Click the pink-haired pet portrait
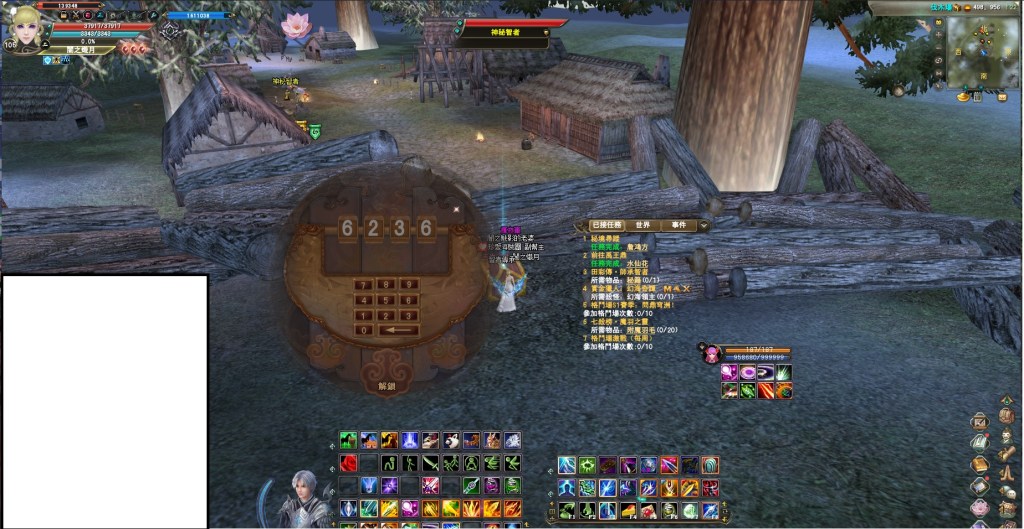Screen dimensions: 1024x529 coord(712,354)
